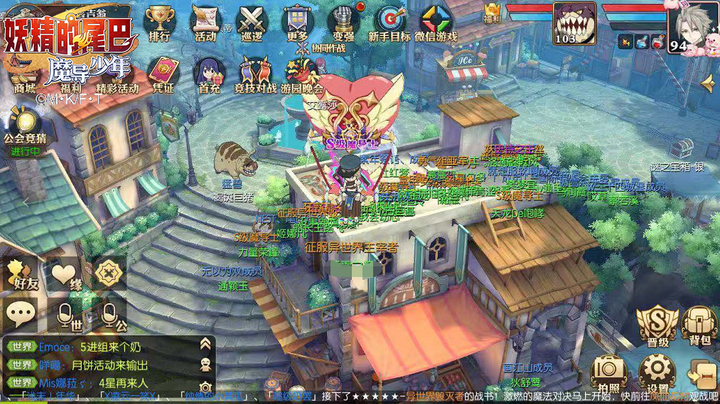Open the 变强 armored fist icon
Viewport: 720px width, 404px height.
click(343, 21)
